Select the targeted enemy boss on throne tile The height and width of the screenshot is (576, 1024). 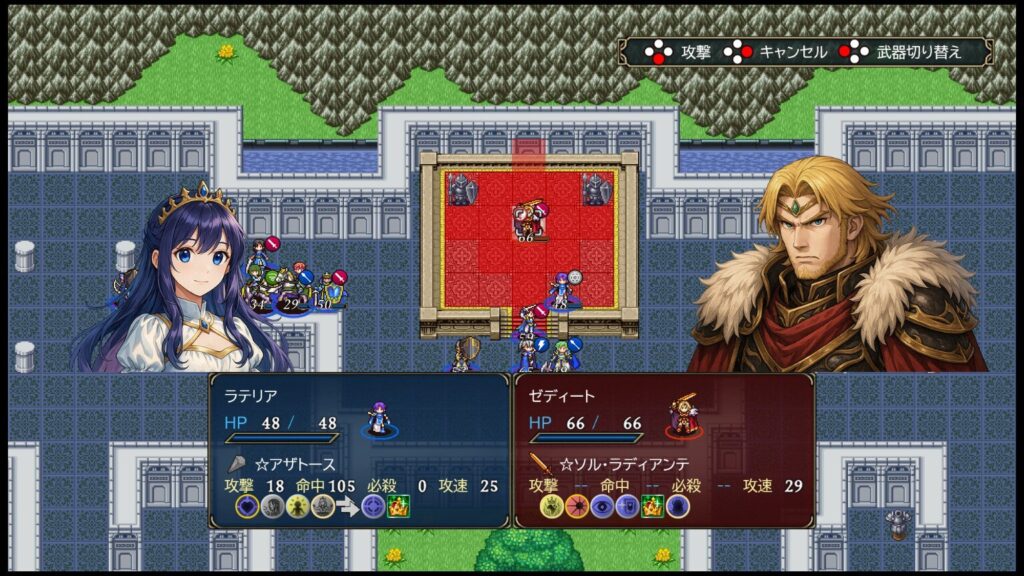pos(527,218)
